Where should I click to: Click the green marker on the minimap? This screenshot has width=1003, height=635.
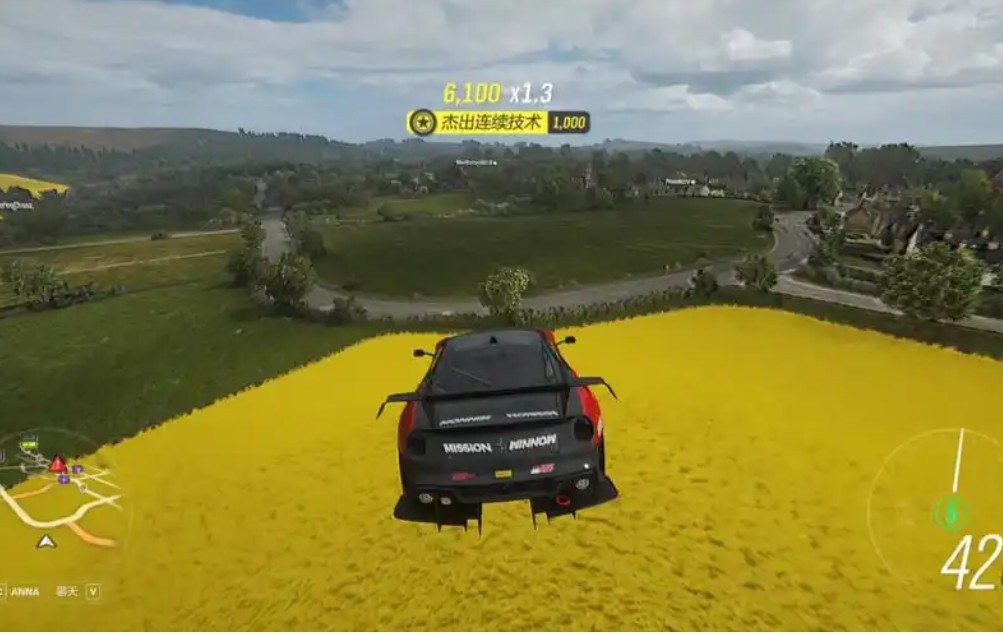click(29, 444)
